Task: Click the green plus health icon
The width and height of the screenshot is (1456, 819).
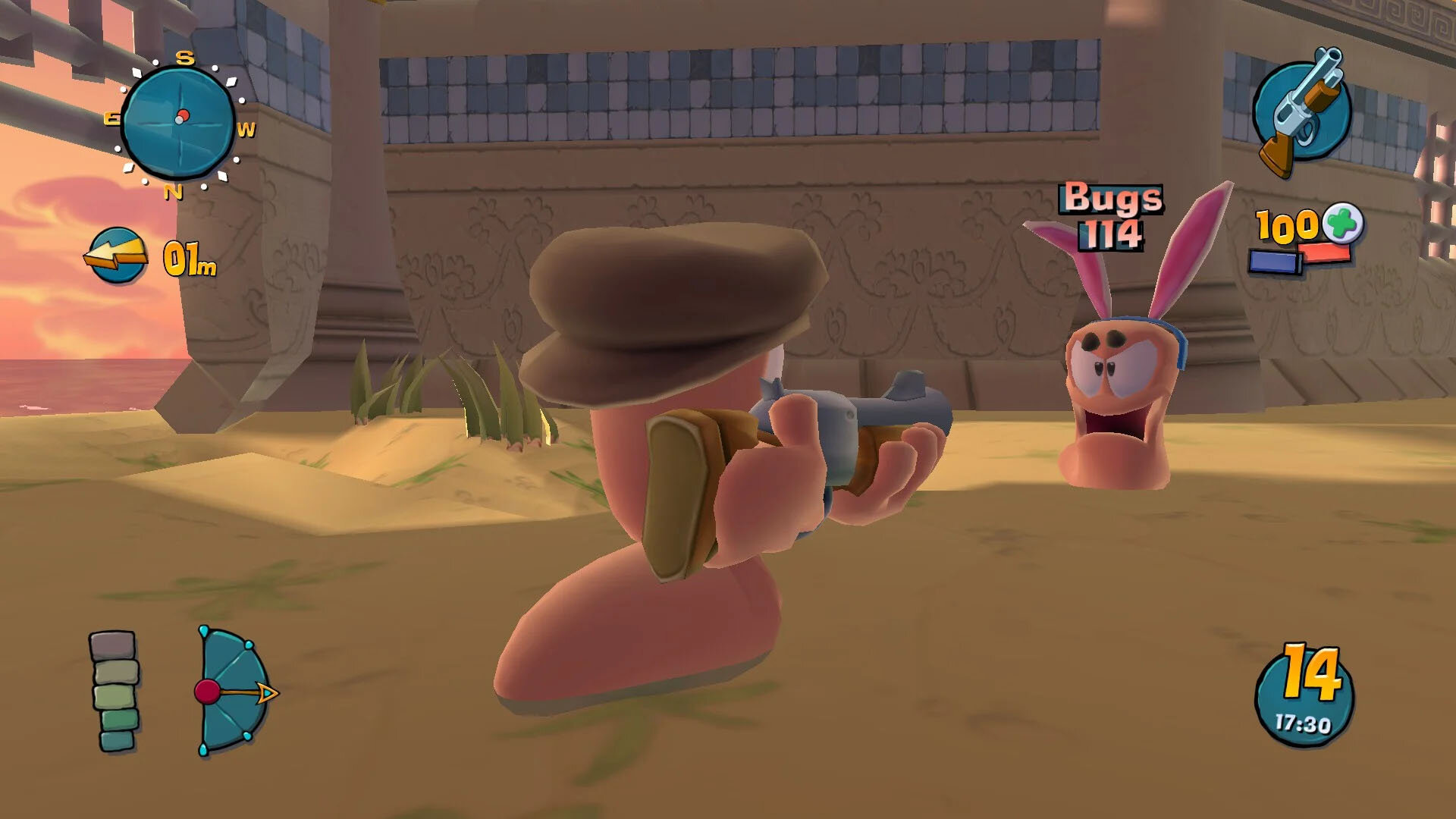Action: coord(1343,223)
